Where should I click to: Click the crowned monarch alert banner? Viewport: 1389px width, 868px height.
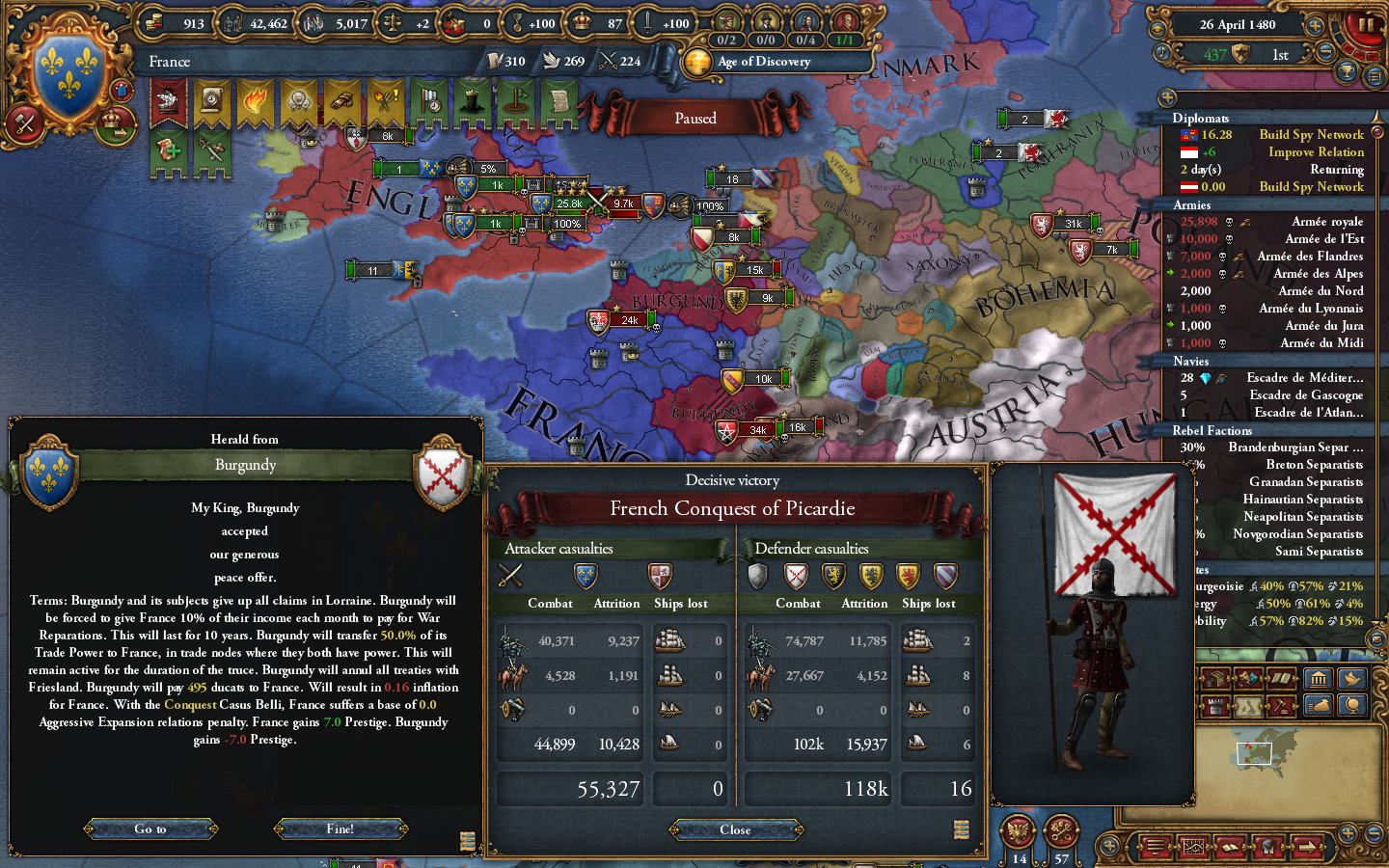pos(471,99)
